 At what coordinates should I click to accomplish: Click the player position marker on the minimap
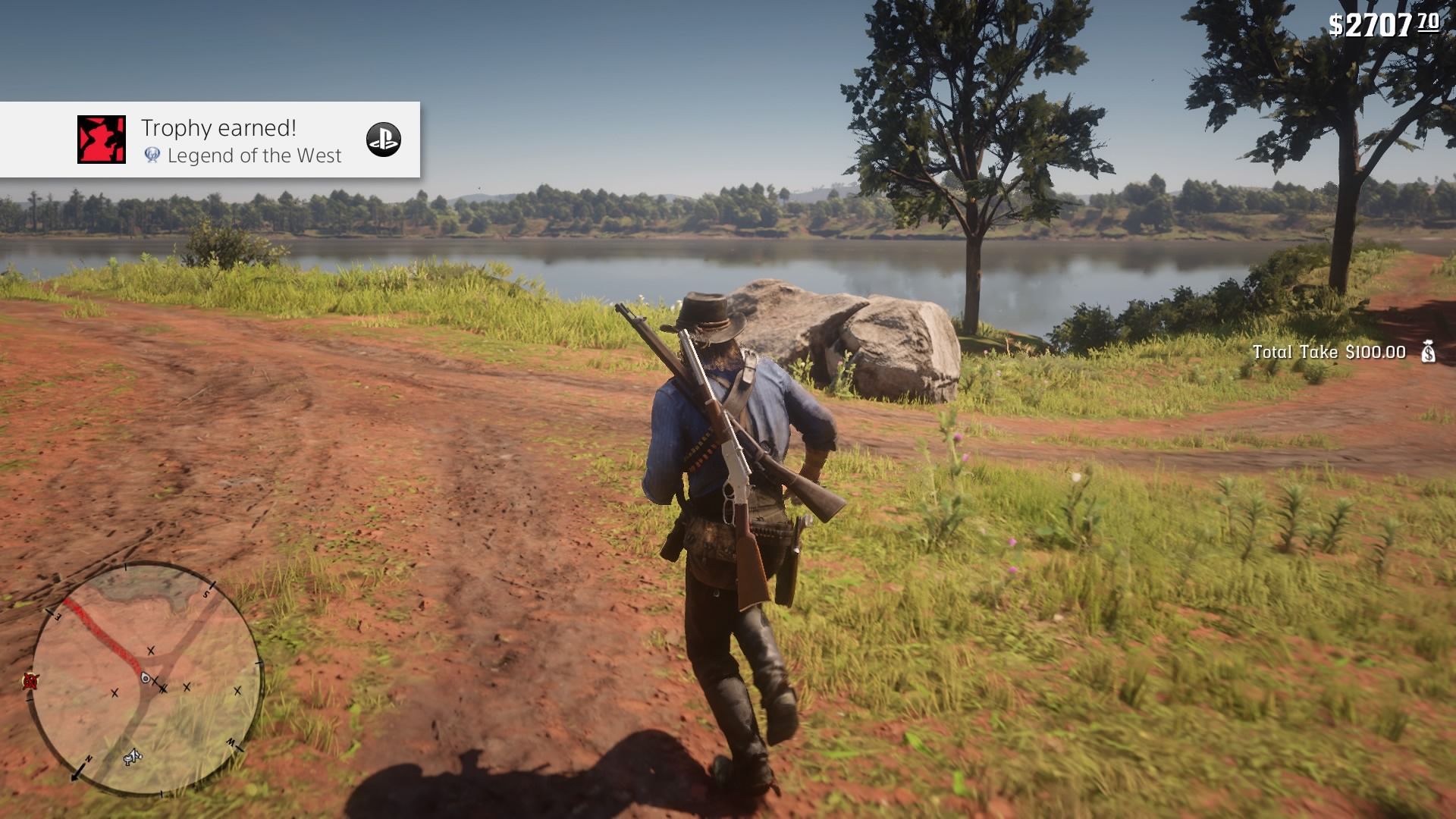146,679
